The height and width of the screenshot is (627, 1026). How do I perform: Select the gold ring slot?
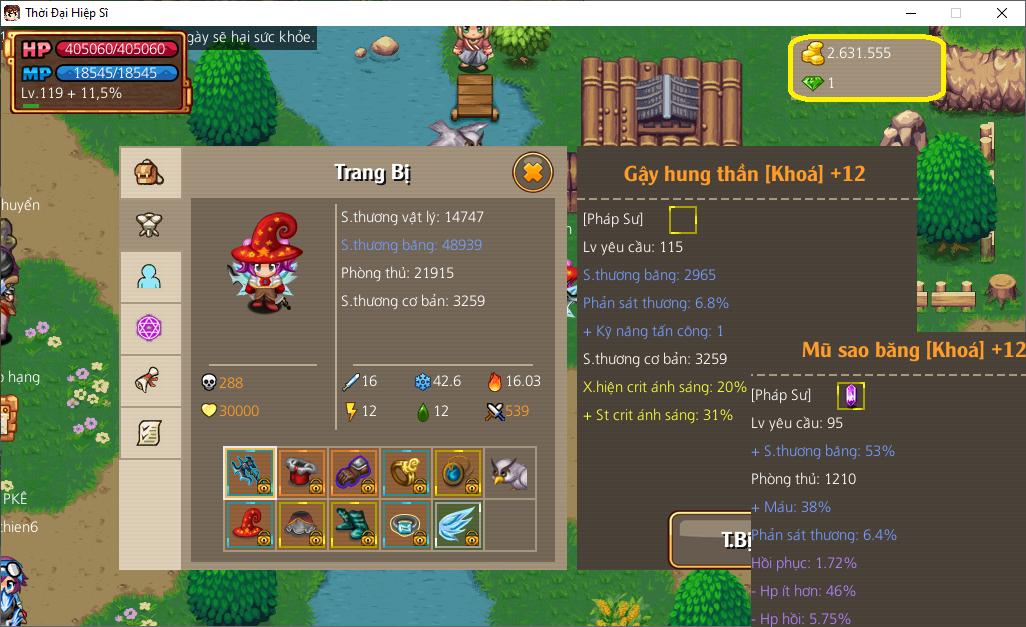(x=406, y=473)
